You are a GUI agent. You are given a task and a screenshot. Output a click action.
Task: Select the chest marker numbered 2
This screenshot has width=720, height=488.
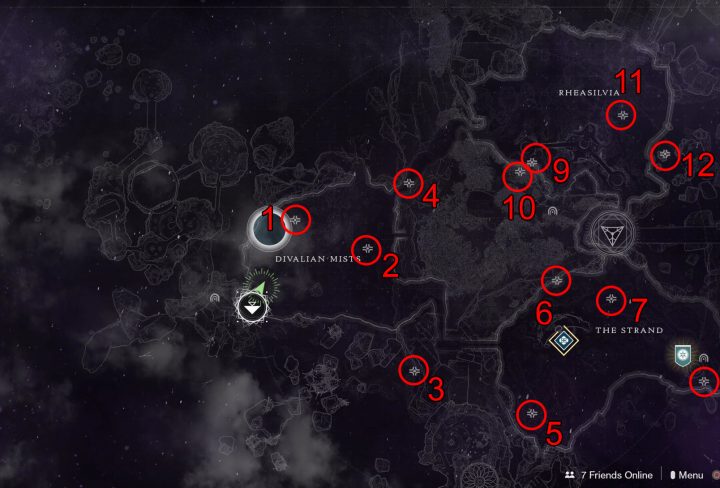(x=368, y=248)
